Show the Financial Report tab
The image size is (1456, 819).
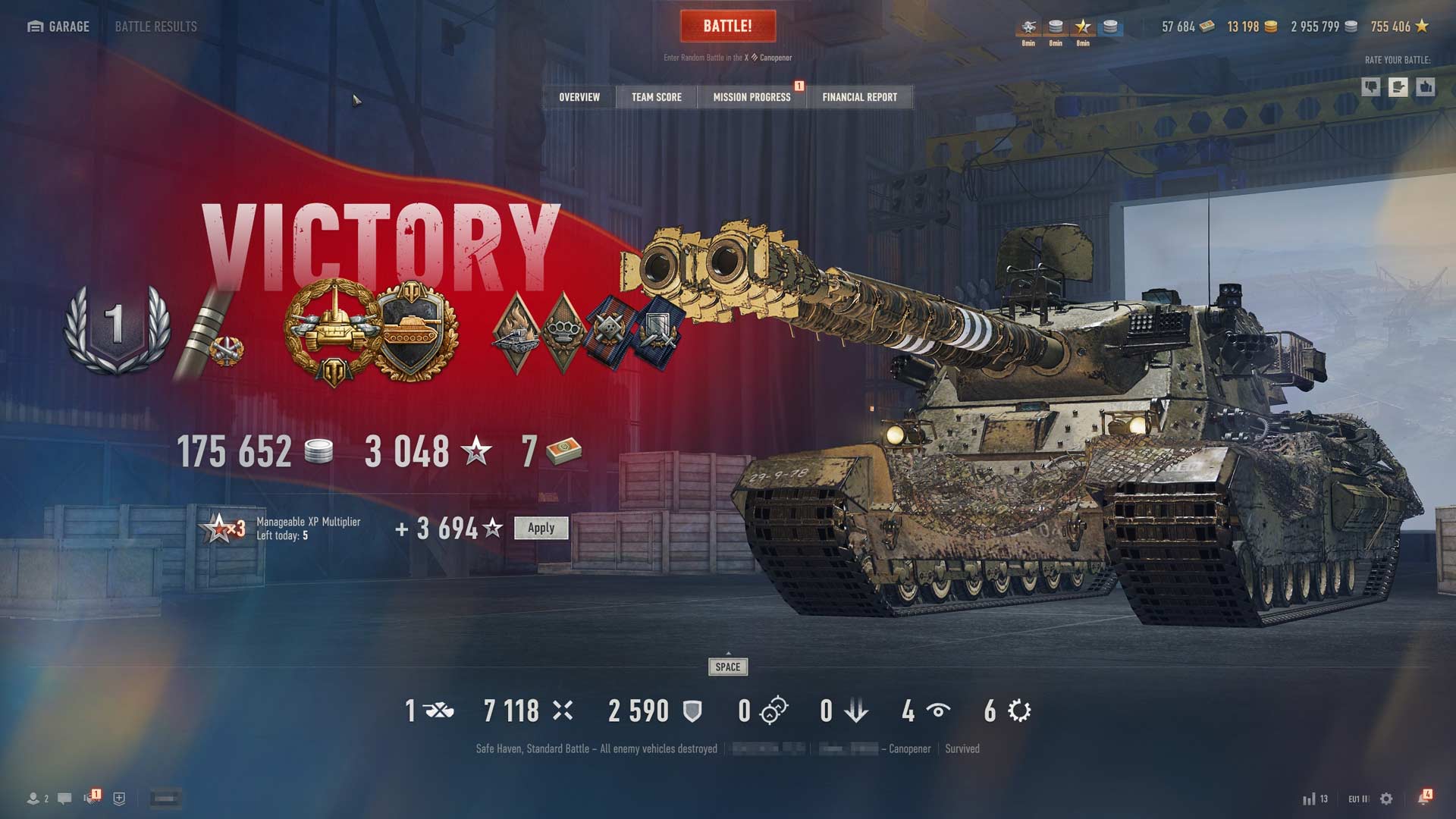(x=859, y=97)
